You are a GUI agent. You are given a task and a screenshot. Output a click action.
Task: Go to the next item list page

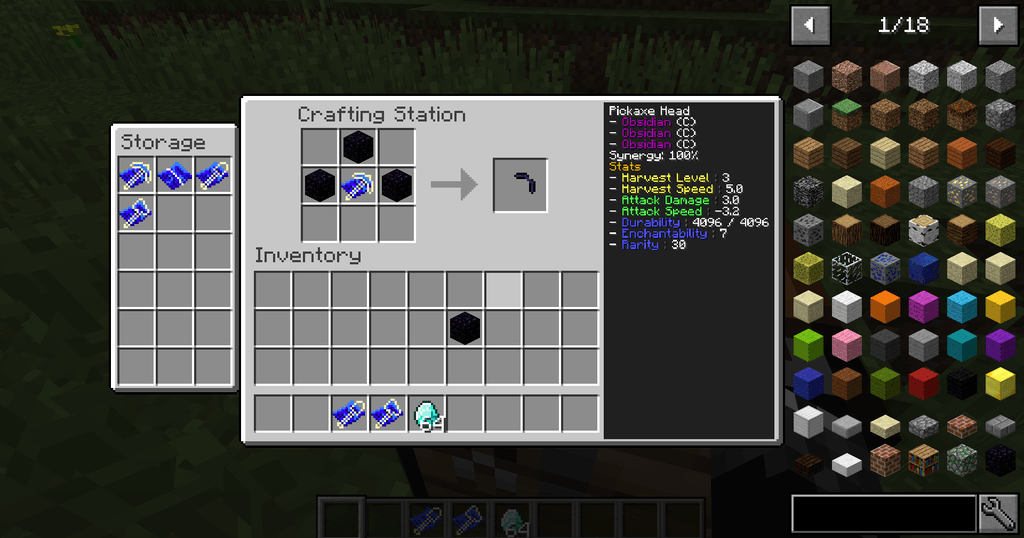[997, 24]
